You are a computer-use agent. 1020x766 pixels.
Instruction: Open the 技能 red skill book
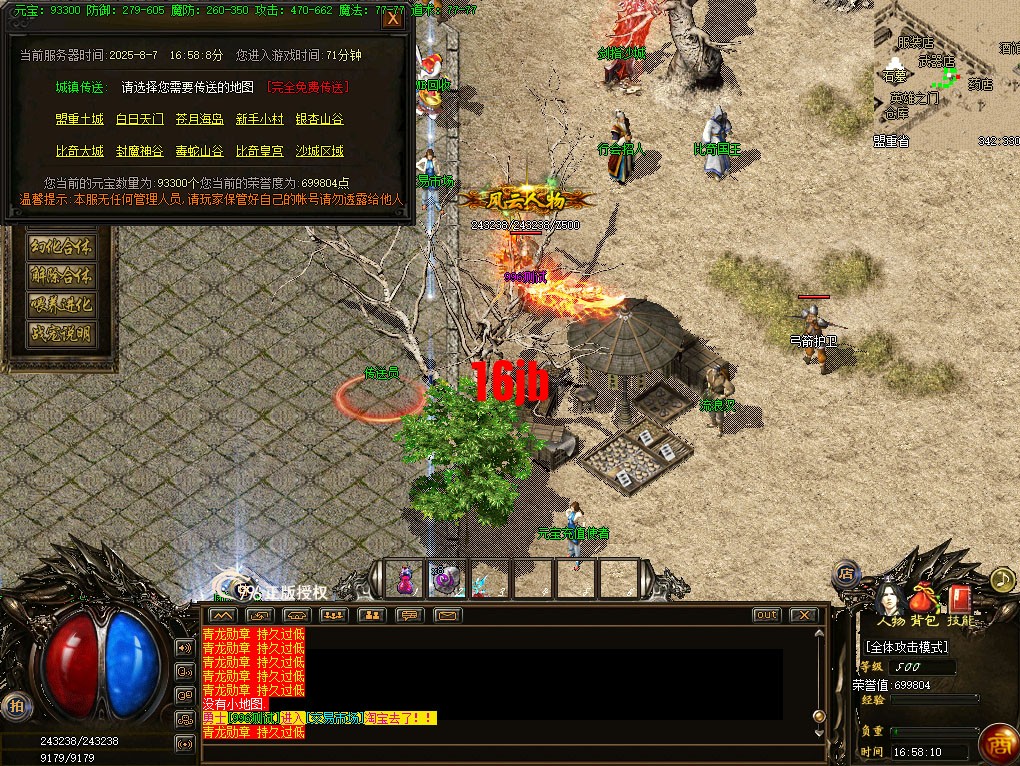960,599
